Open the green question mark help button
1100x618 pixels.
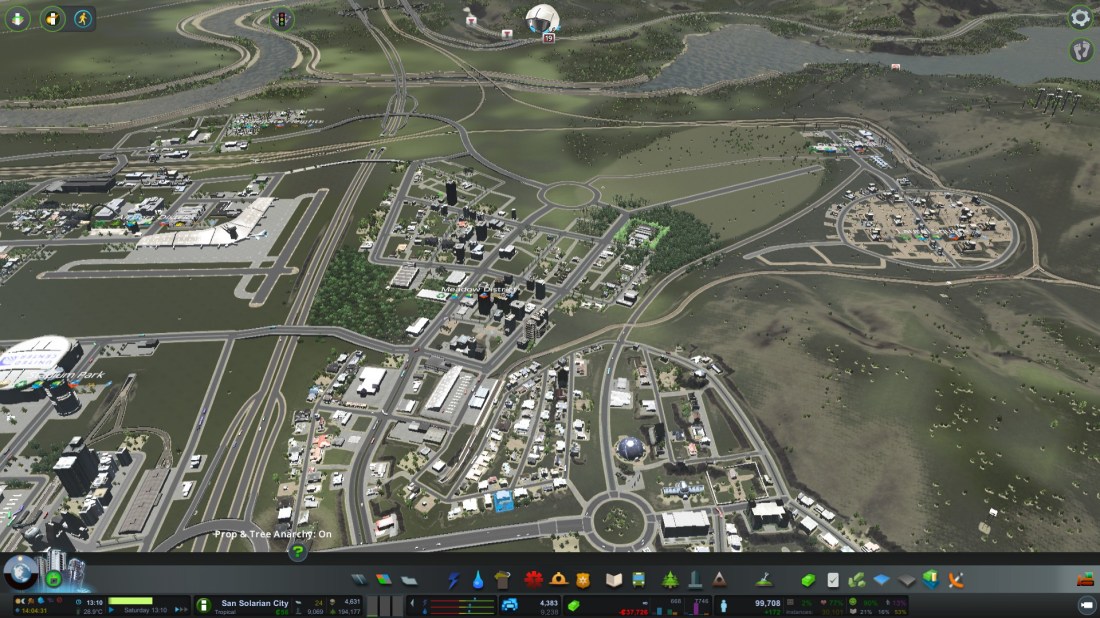click(x=297, y=552)
